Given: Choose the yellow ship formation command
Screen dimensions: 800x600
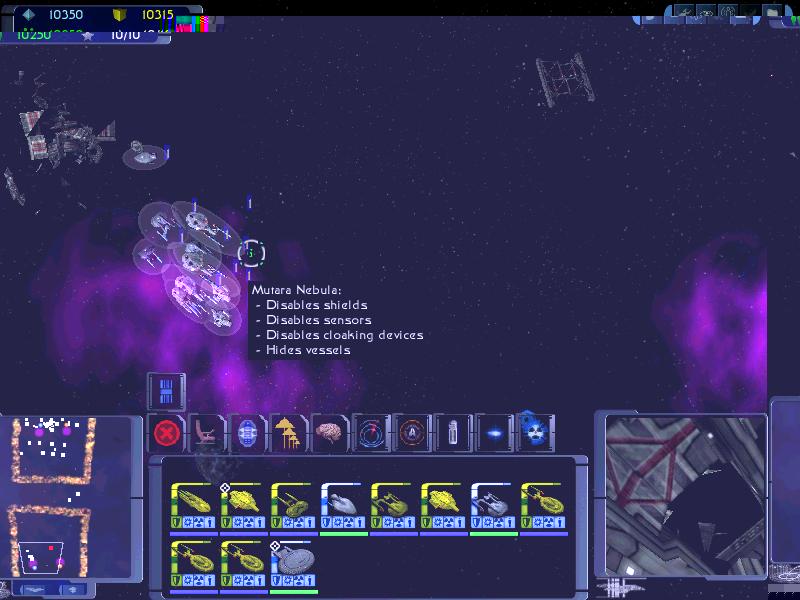Looking at the screenshot, I should pyautogui.click(x=288, y=434).
